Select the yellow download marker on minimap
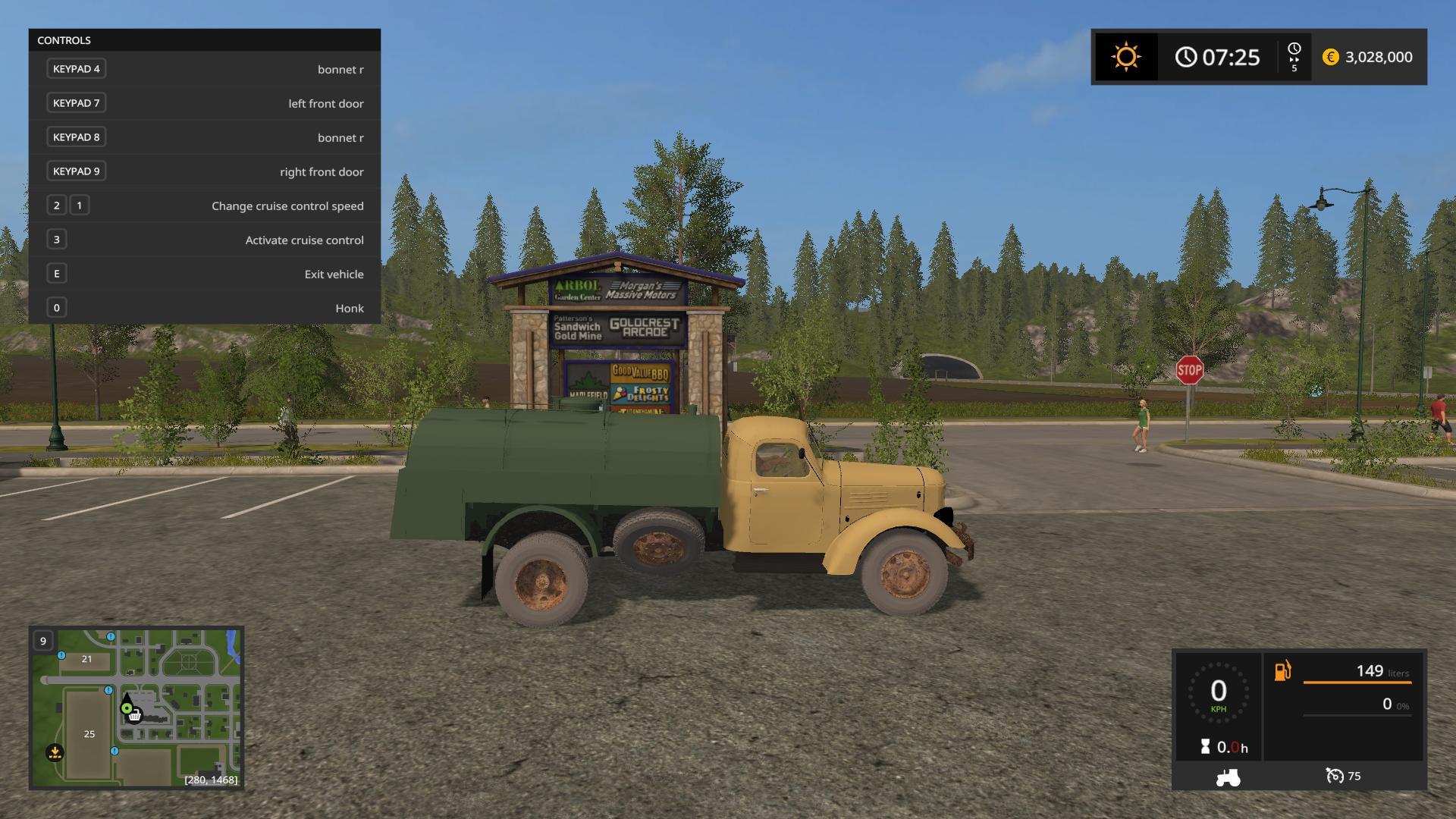 [55, 752]
